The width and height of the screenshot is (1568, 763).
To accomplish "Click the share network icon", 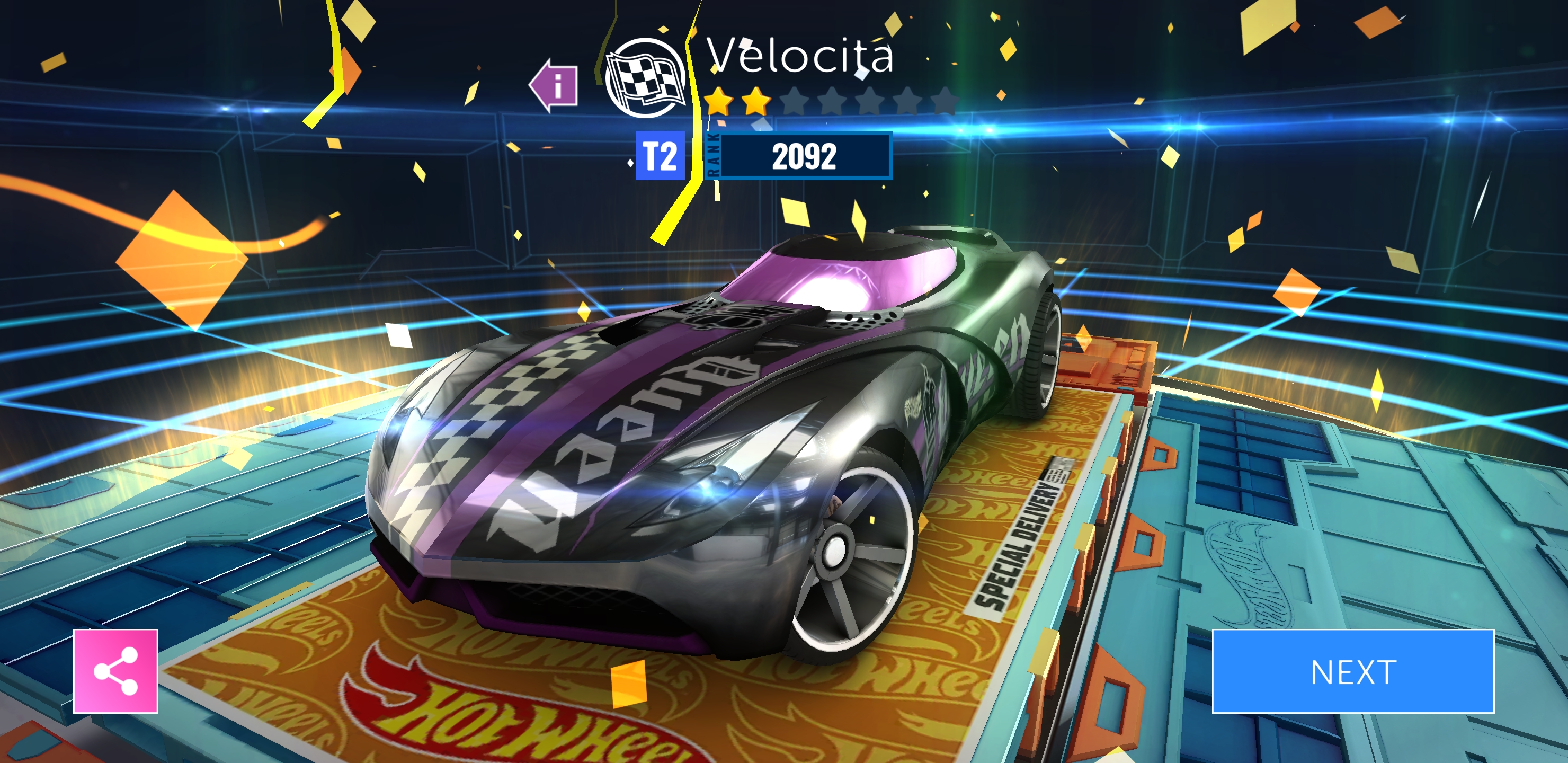I will [x=115, y=672].
